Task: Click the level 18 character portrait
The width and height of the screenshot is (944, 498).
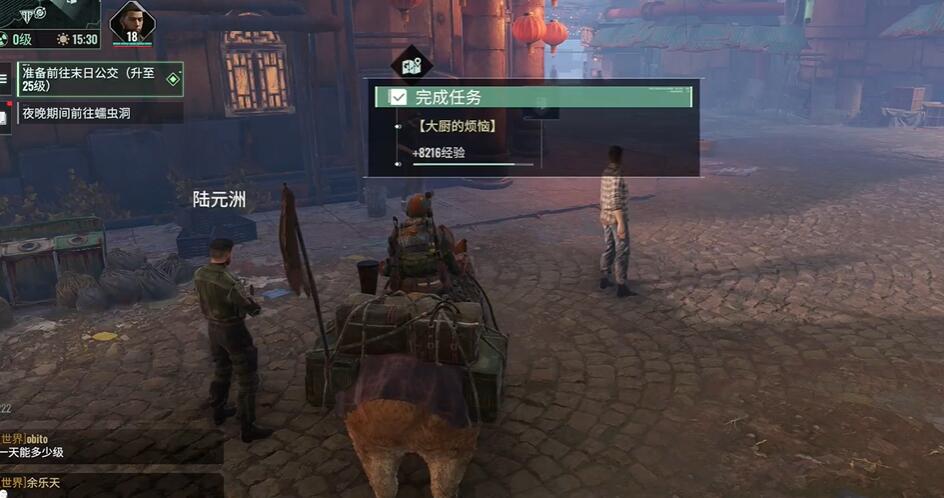Action: point(131,23)
